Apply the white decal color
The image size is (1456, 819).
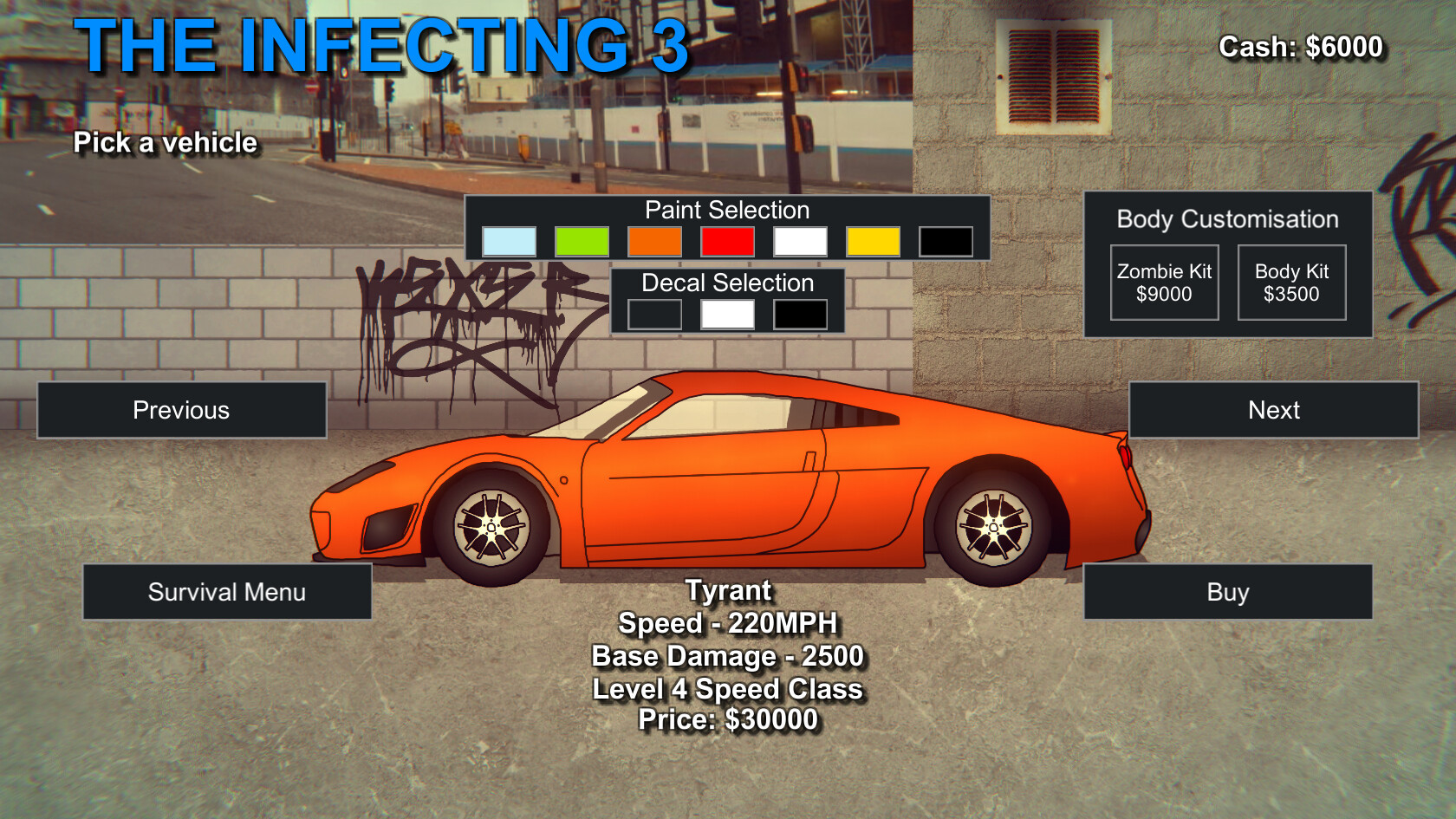727,314
